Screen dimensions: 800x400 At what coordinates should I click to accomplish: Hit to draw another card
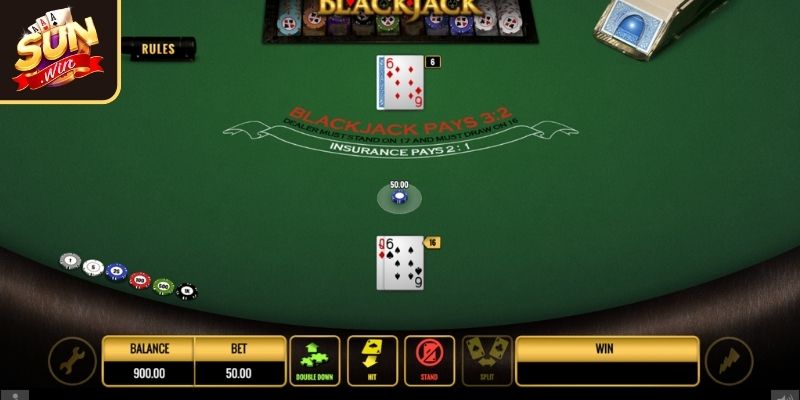[372, 361]
